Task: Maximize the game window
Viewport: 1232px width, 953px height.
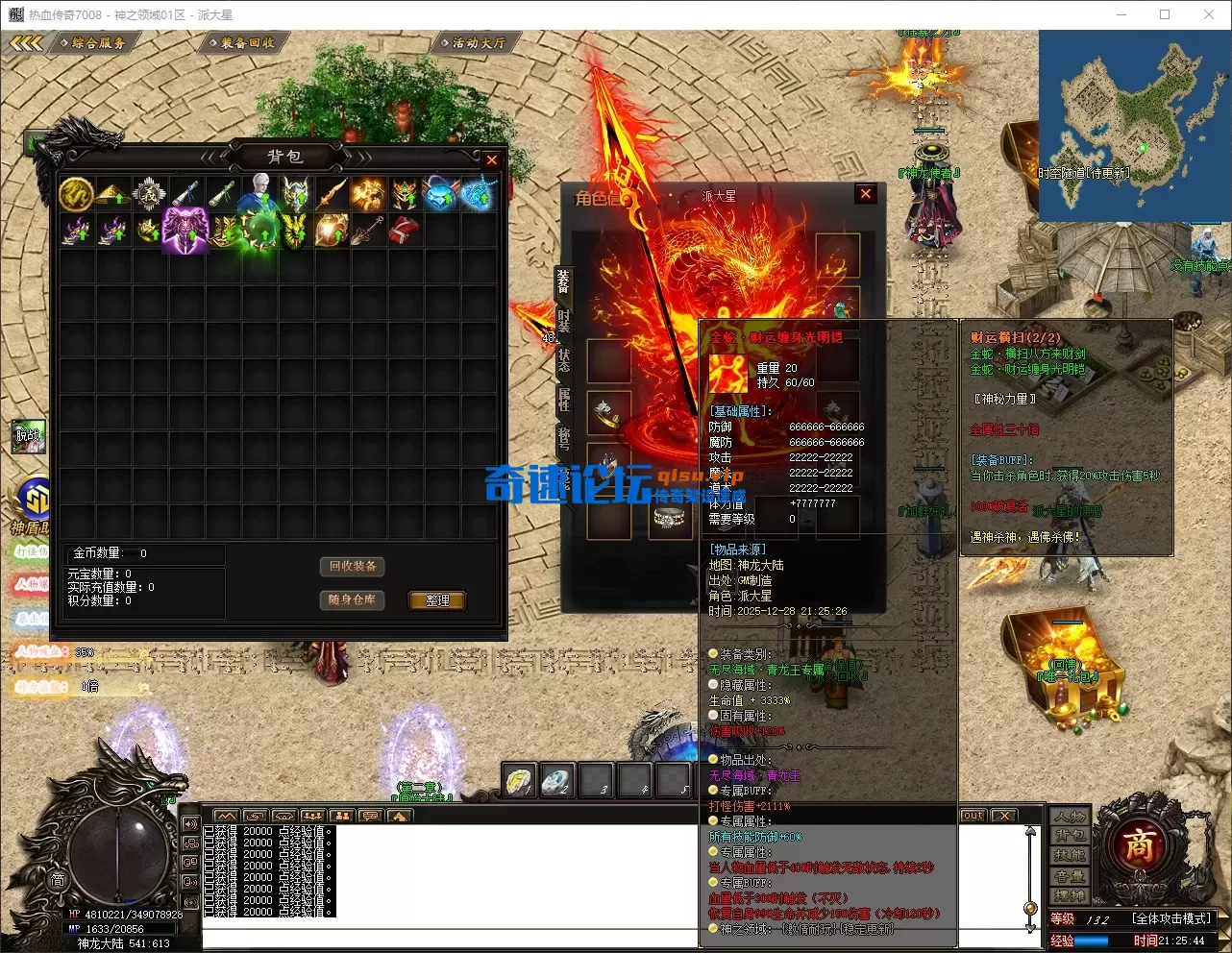Action: point(1165,14)
